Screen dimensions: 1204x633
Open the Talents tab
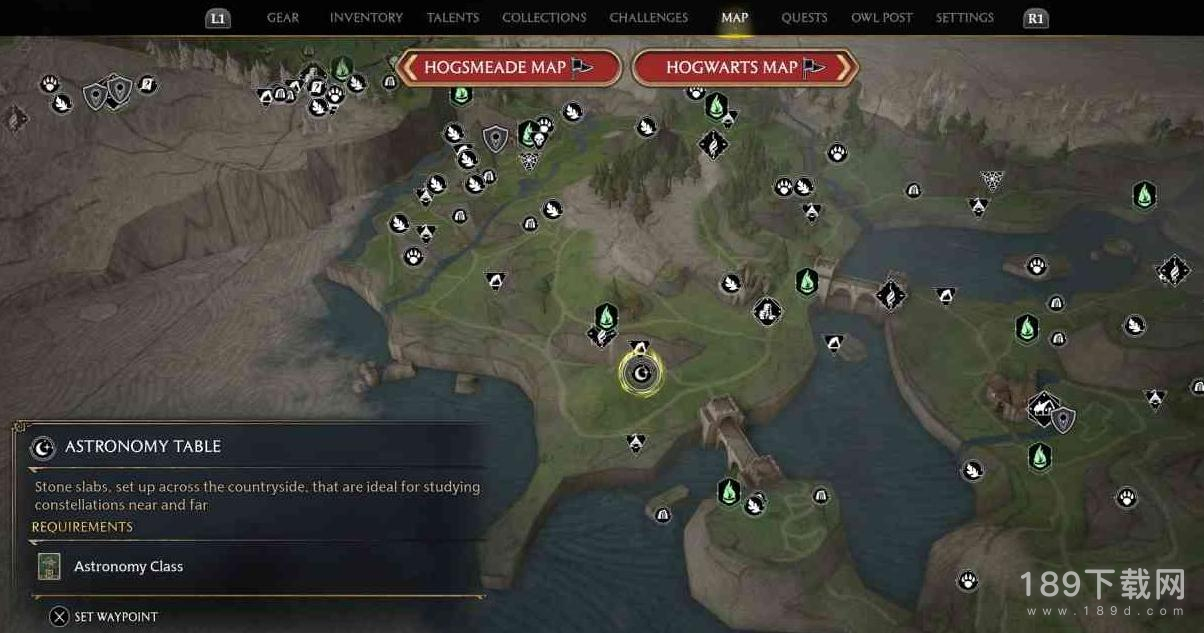(x=452, y=18)
